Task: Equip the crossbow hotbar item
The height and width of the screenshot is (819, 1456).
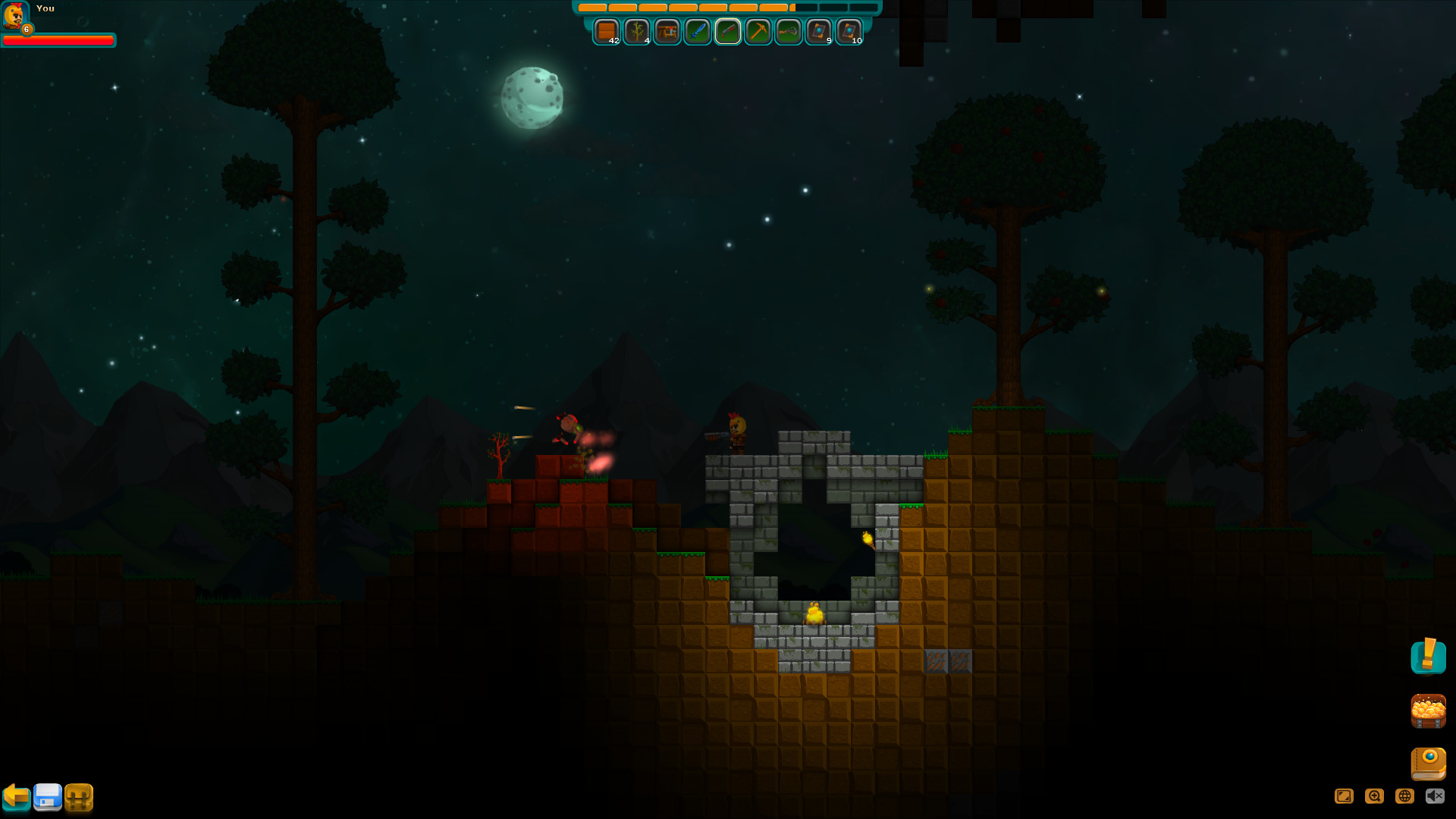Action: click(x=787, y=32)
